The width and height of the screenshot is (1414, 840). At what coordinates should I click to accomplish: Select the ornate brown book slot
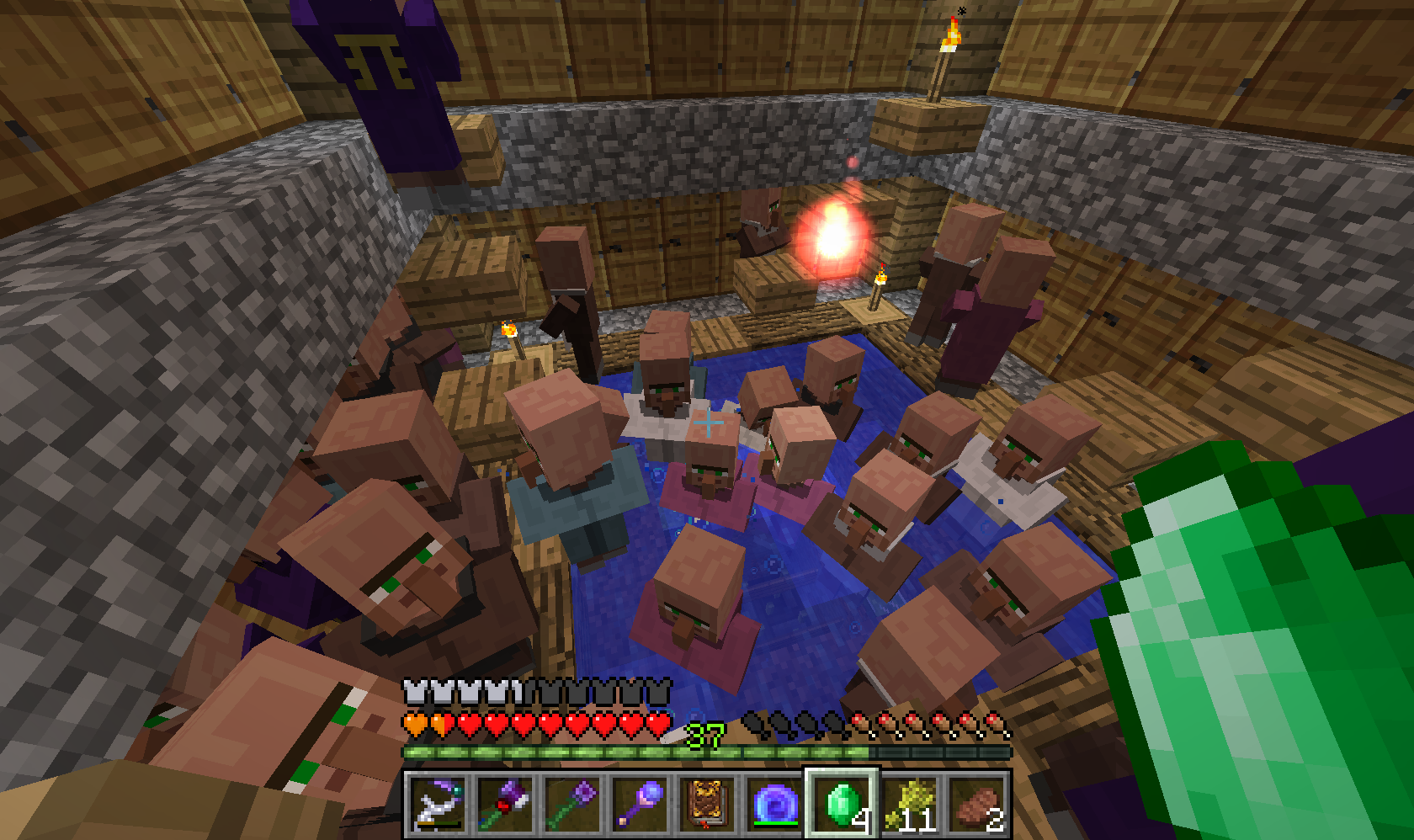pyautogui.click(x=707, y=804)
